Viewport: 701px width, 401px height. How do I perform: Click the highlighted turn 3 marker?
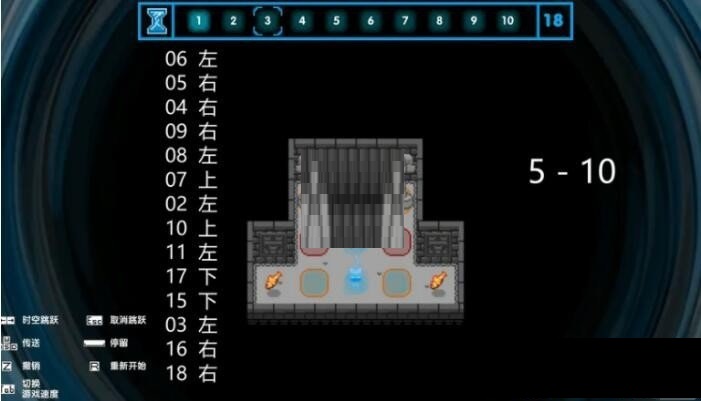pyautogui.click(x=267, y=20)
